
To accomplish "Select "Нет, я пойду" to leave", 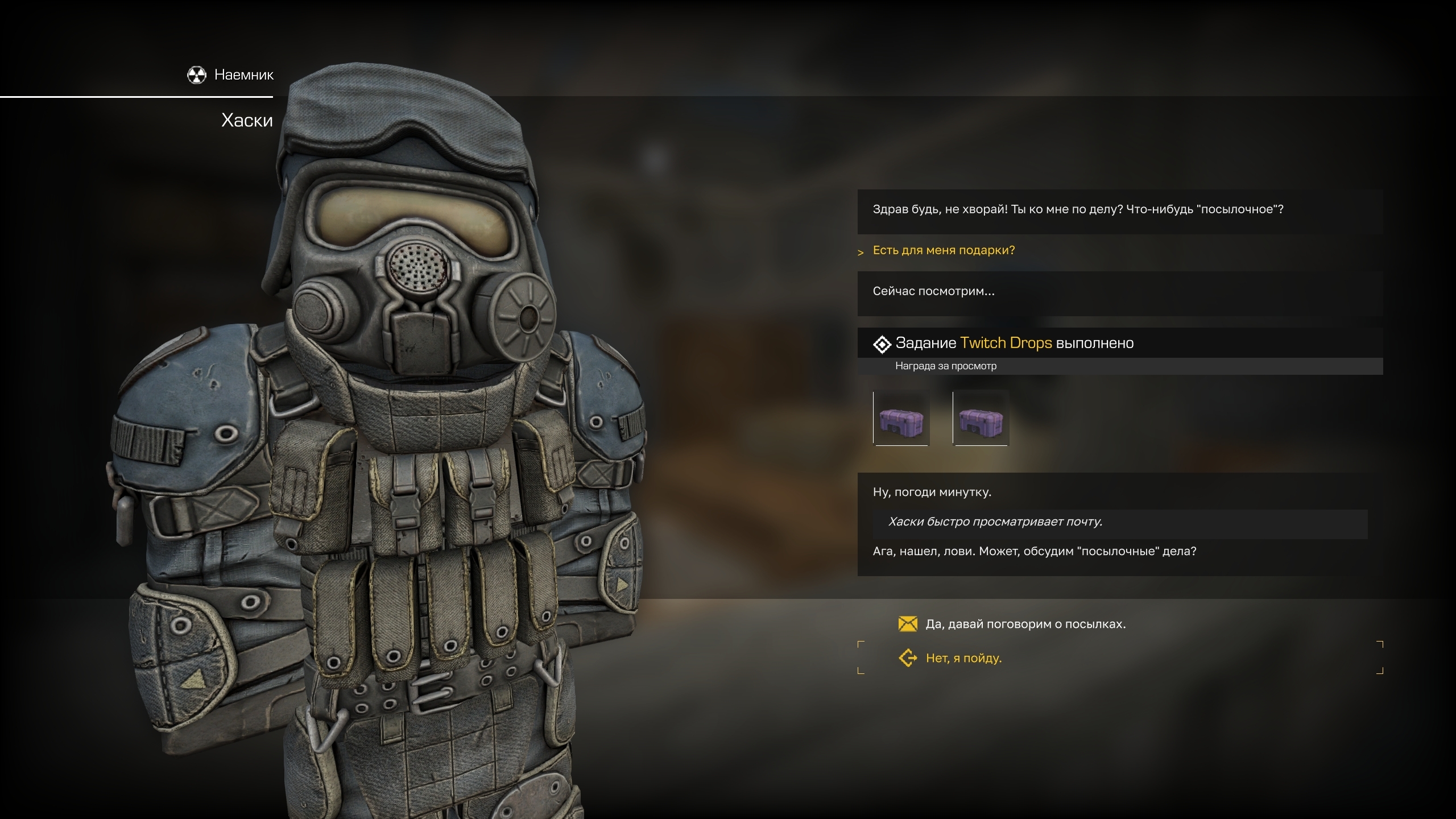I will (963, 658).
